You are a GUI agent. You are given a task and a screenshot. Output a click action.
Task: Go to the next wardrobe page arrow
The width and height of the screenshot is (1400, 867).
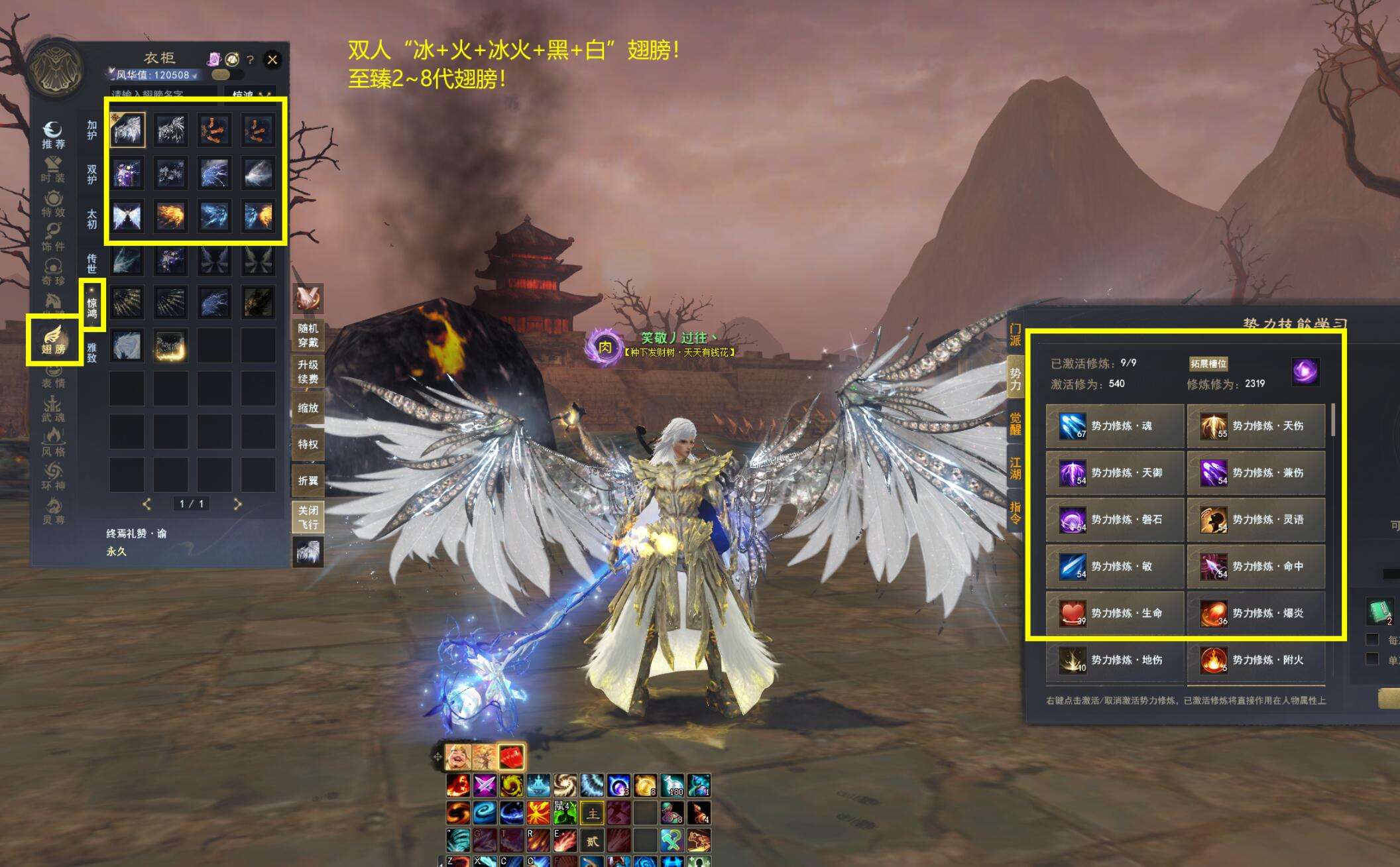(238, 504)
